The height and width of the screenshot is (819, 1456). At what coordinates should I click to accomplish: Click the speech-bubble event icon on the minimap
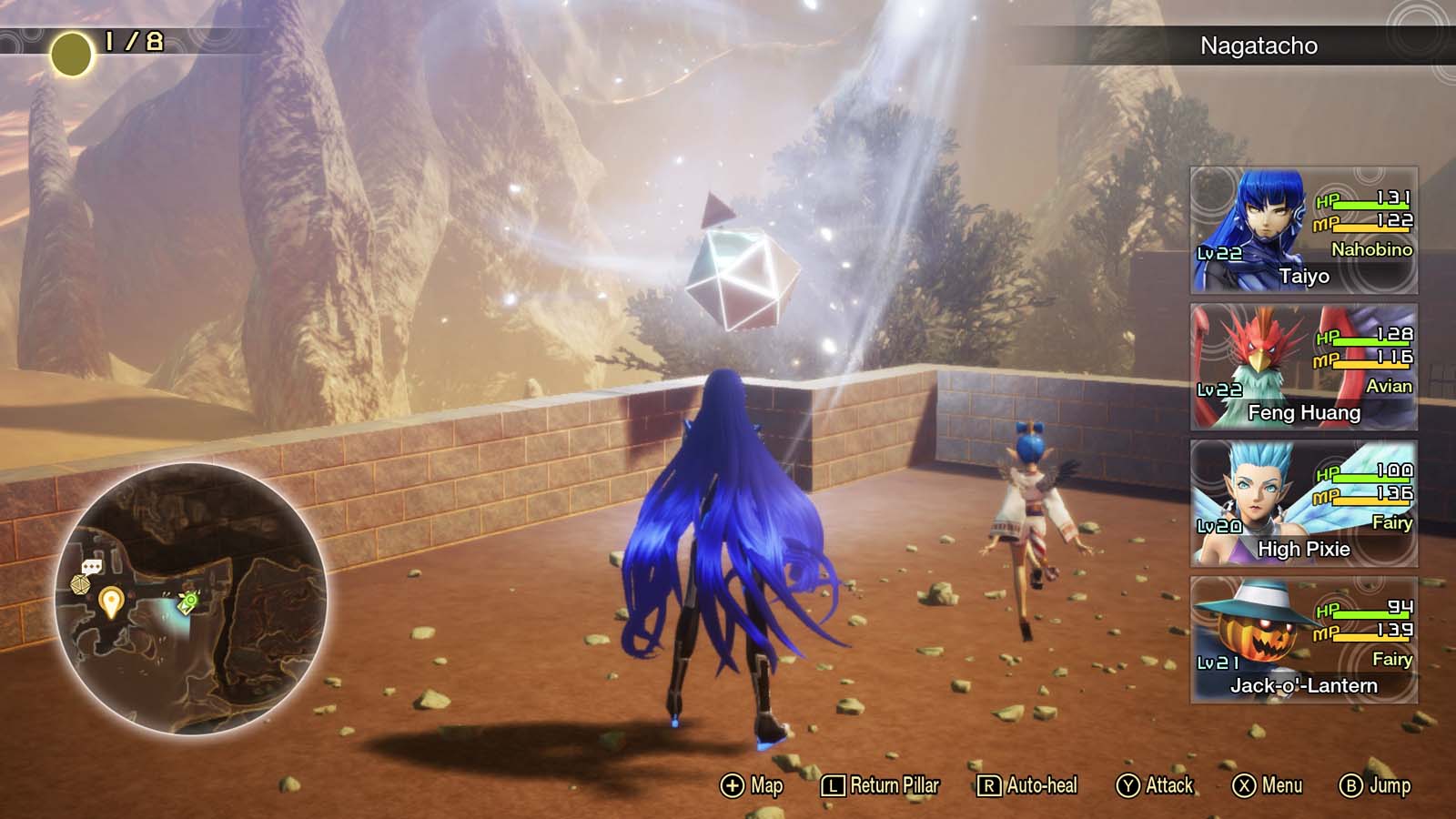point(92,566)
